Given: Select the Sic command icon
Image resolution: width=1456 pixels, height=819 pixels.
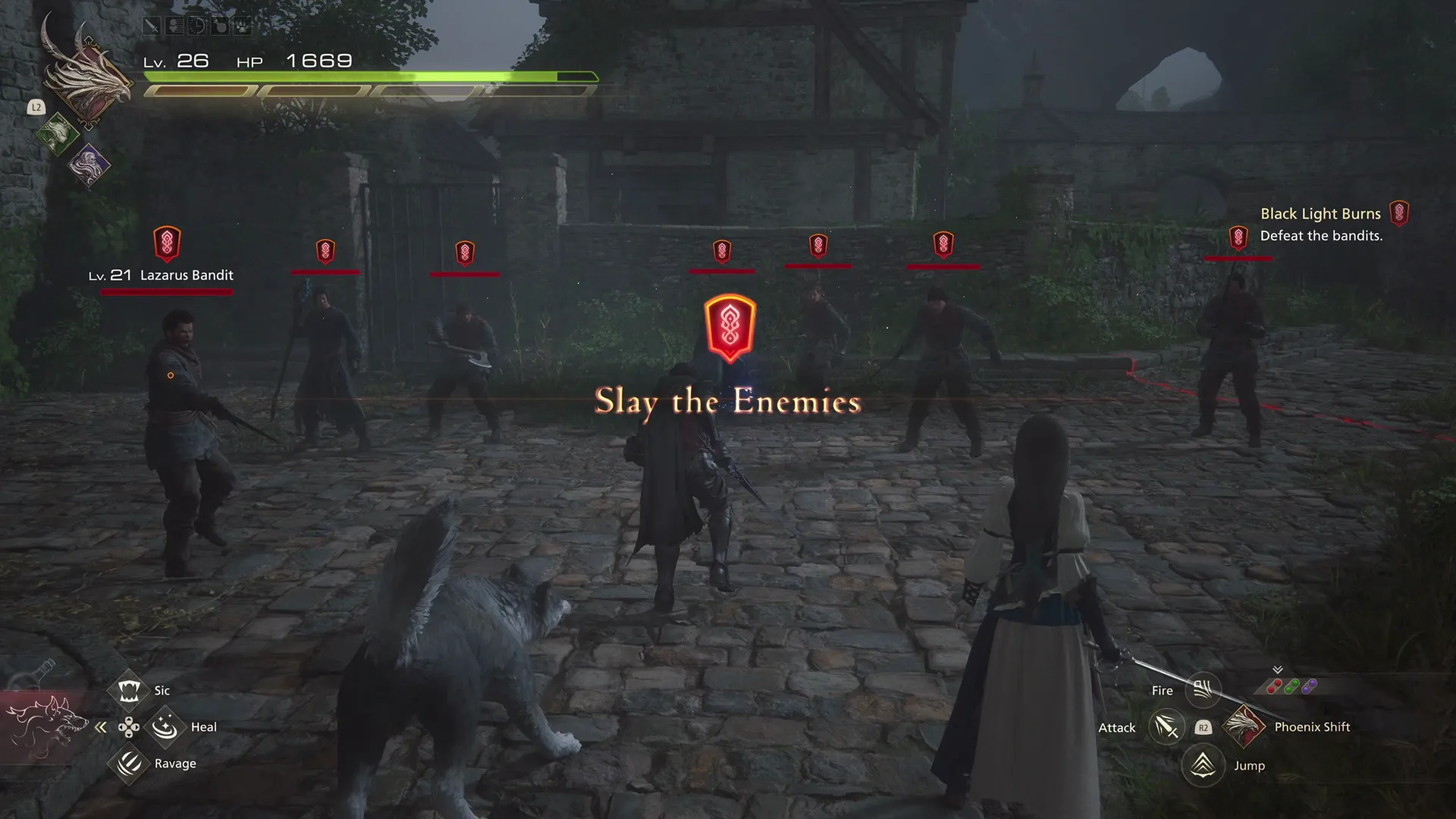Looking at the screenshot, I should coord(130,690).
